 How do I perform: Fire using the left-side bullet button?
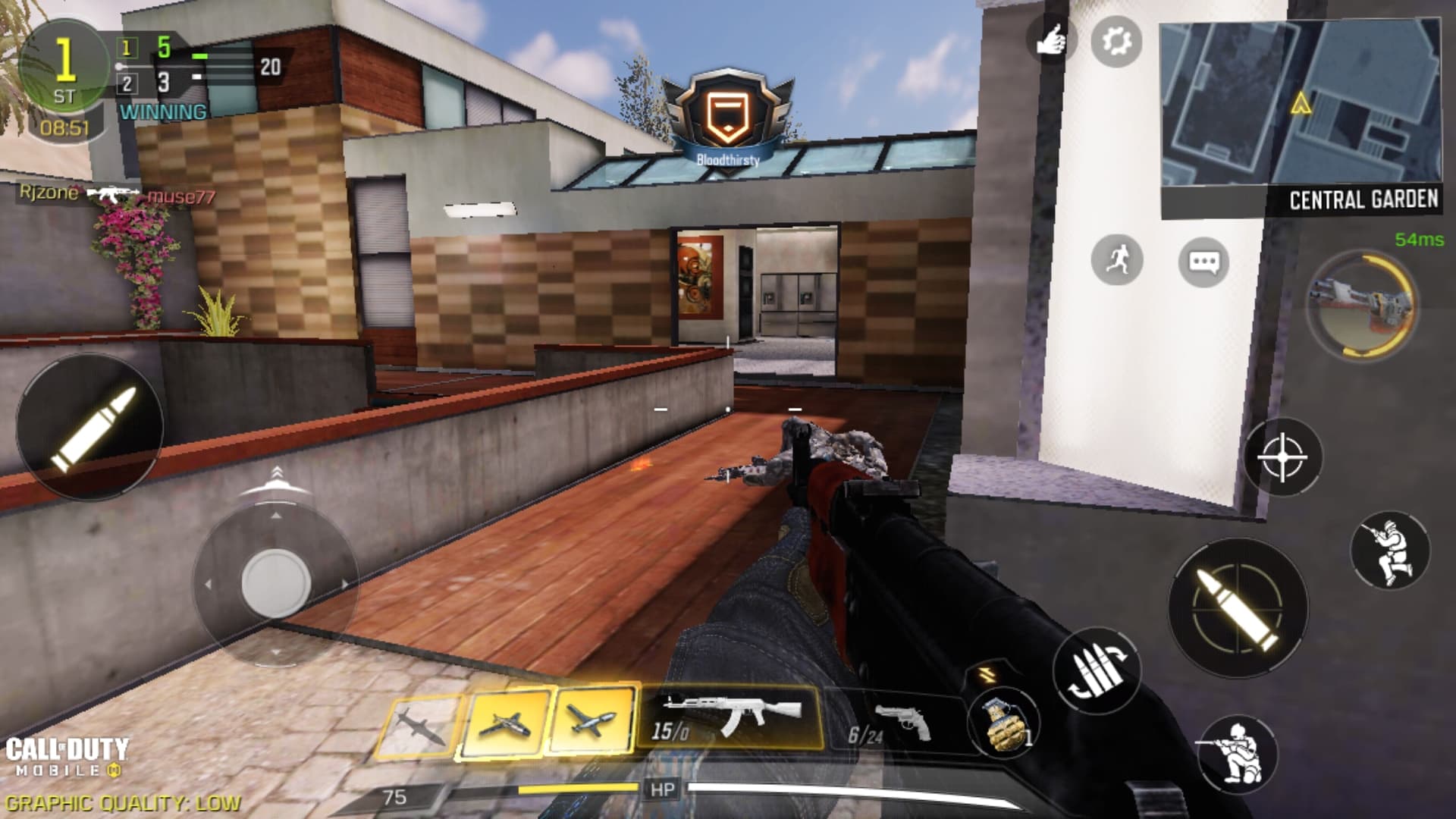coord(89,427)
